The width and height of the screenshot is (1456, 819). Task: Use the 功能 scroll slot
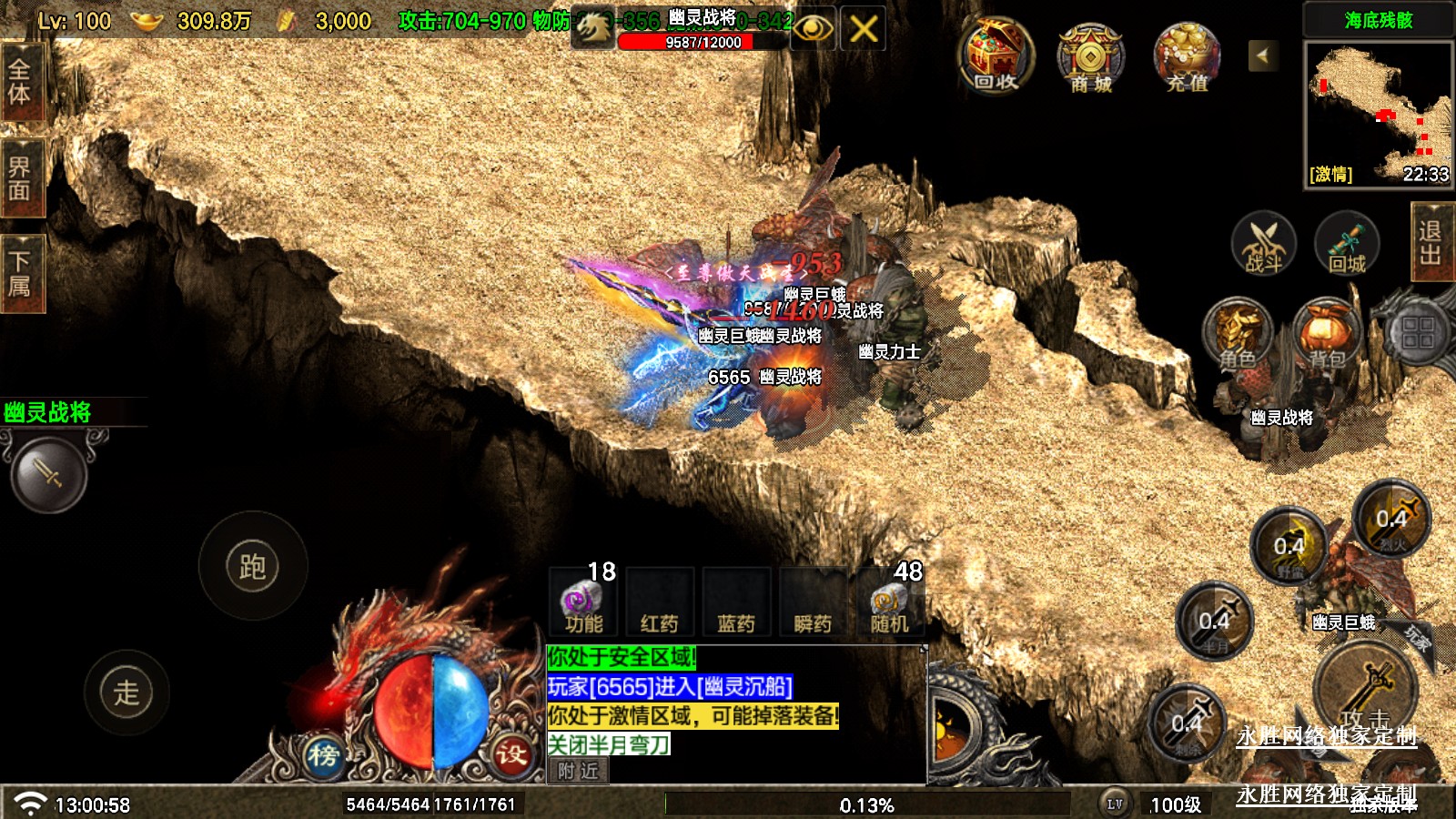pos(583,604)
